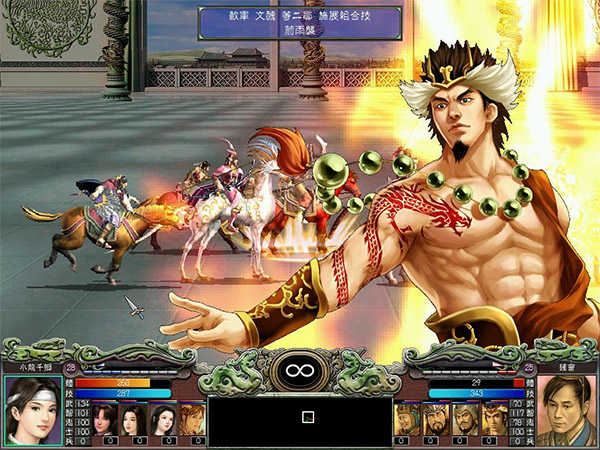Image resolution: width=600 pixels, height=450 pixels.
Task: Select the enemy commander 鍾會 portrait
Action: click(x=566, y=410)
